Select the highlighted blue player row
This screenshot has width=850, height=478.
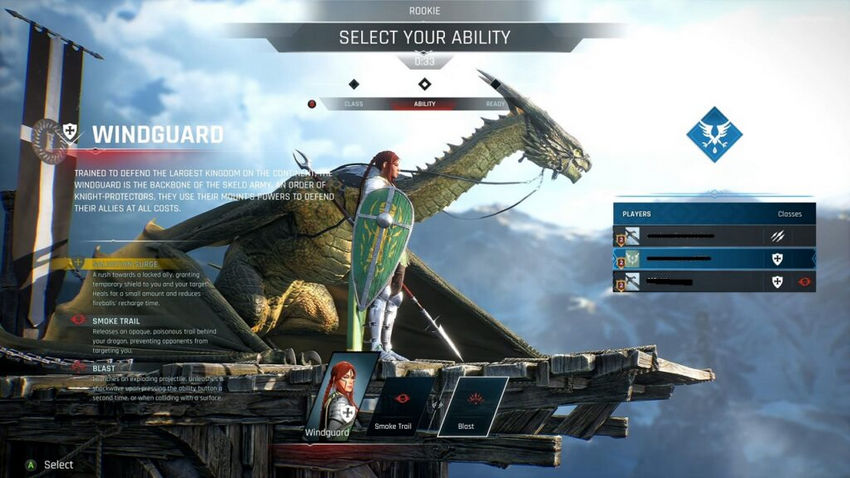click(x=714, y=258)
